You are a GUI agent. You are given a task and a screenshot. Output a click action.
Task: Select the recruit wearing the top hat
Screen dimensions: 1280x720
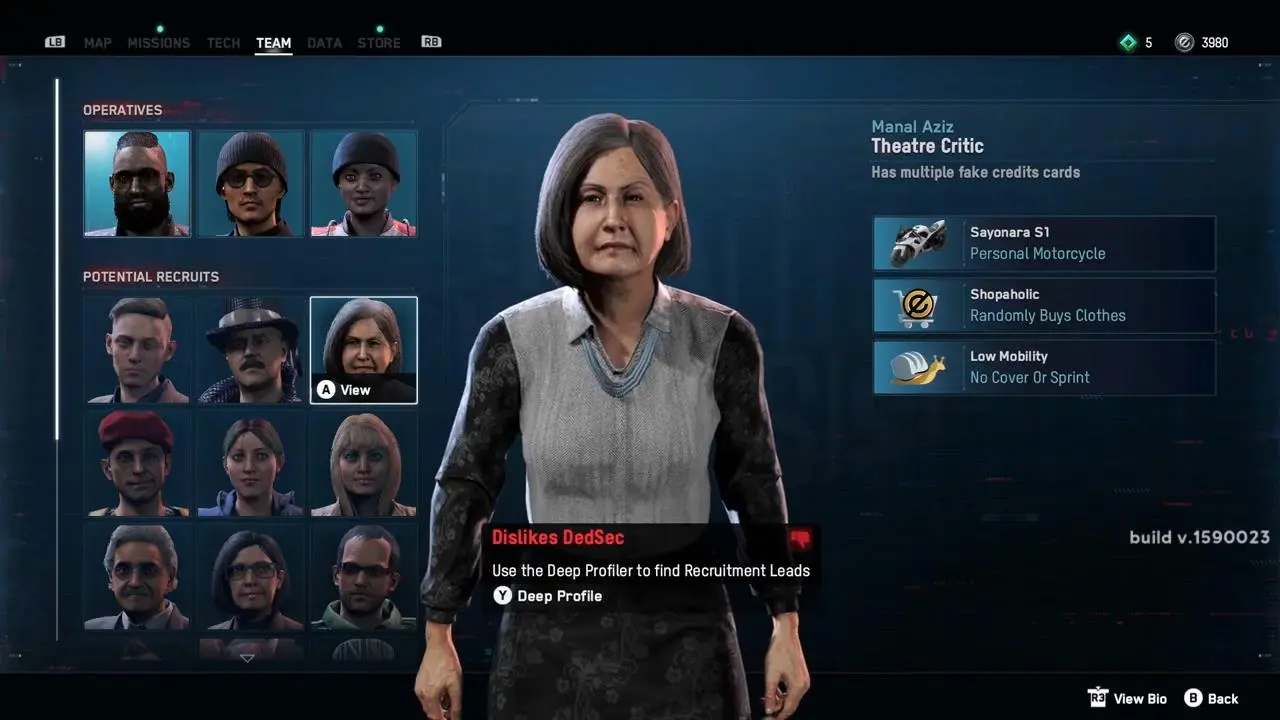(250, 350)
